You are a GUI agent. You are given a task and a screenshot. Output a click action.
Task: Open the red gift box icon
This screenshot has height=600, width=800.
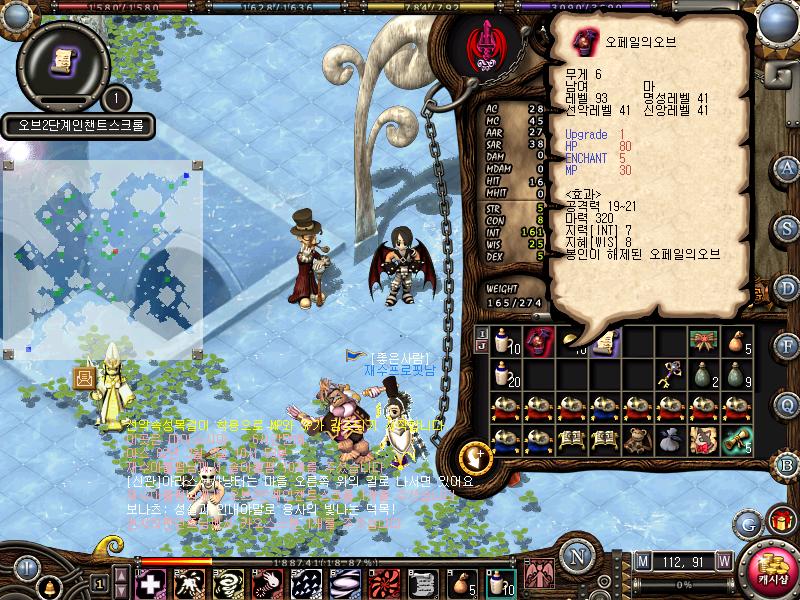point(778,522)
